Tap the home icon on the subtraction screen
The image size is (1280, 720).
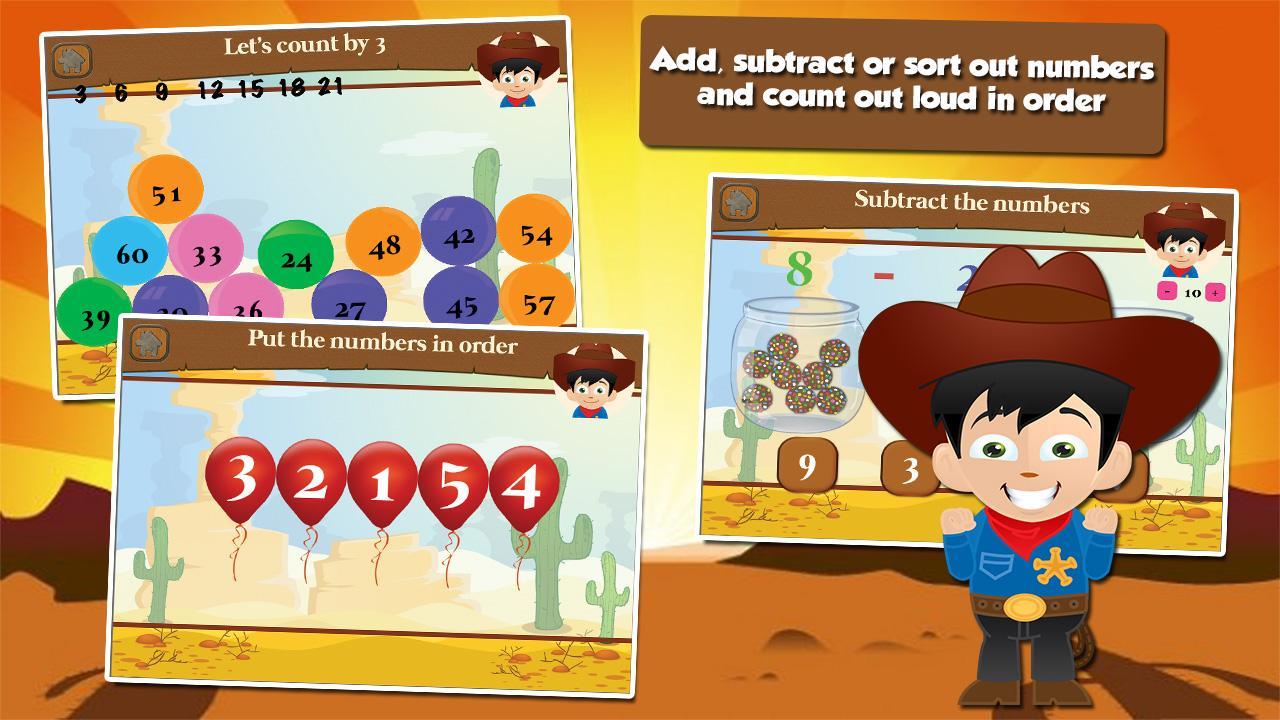[x=739, y=201]
